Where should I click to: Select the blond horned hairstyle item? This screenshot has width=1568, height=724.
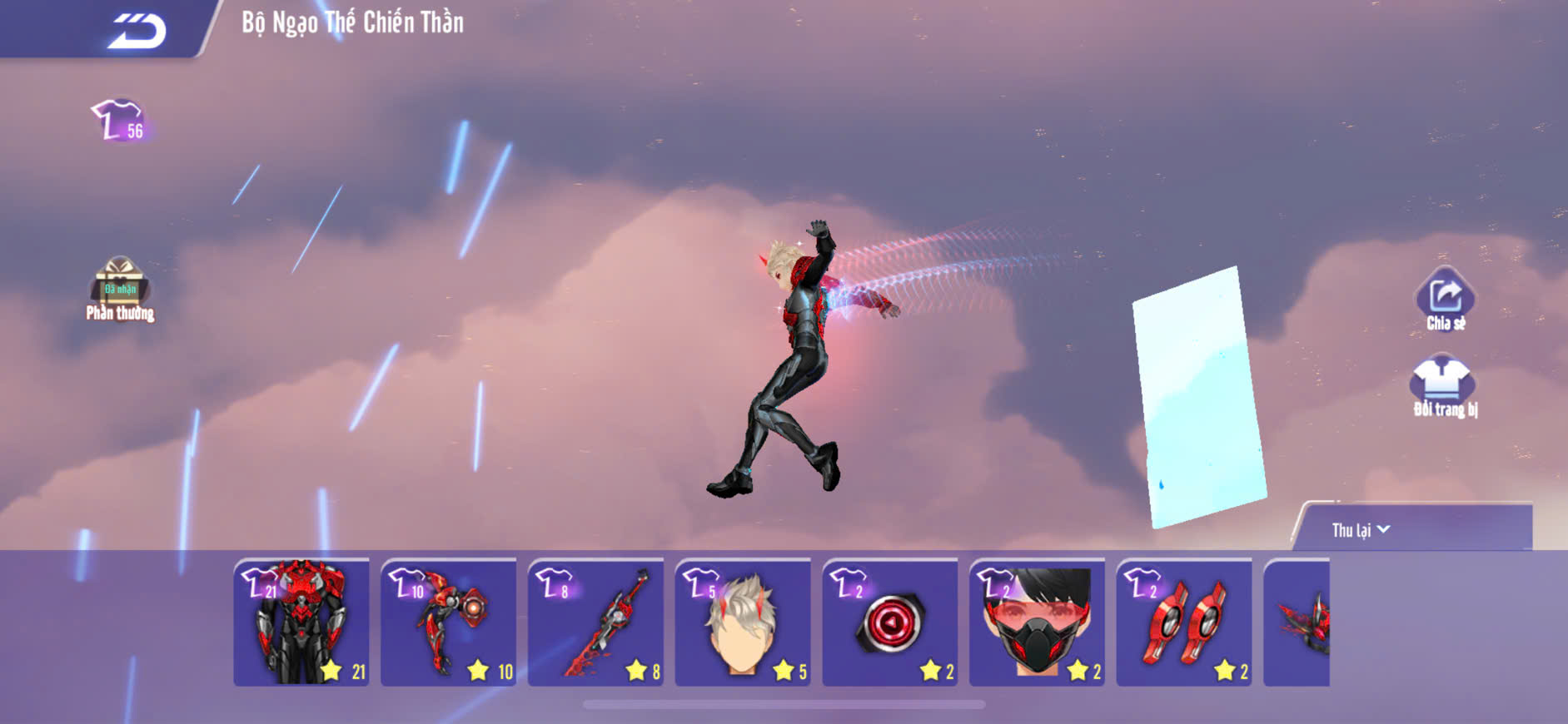pos(742,622)
